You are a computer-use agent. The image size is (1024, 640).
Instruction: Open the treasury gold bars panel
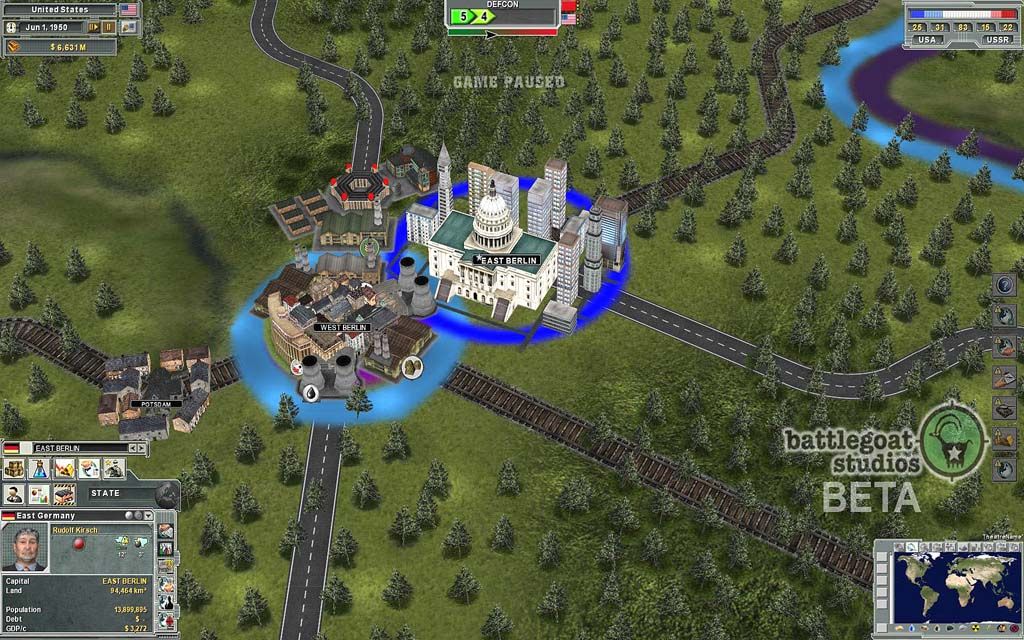[14, 46]
